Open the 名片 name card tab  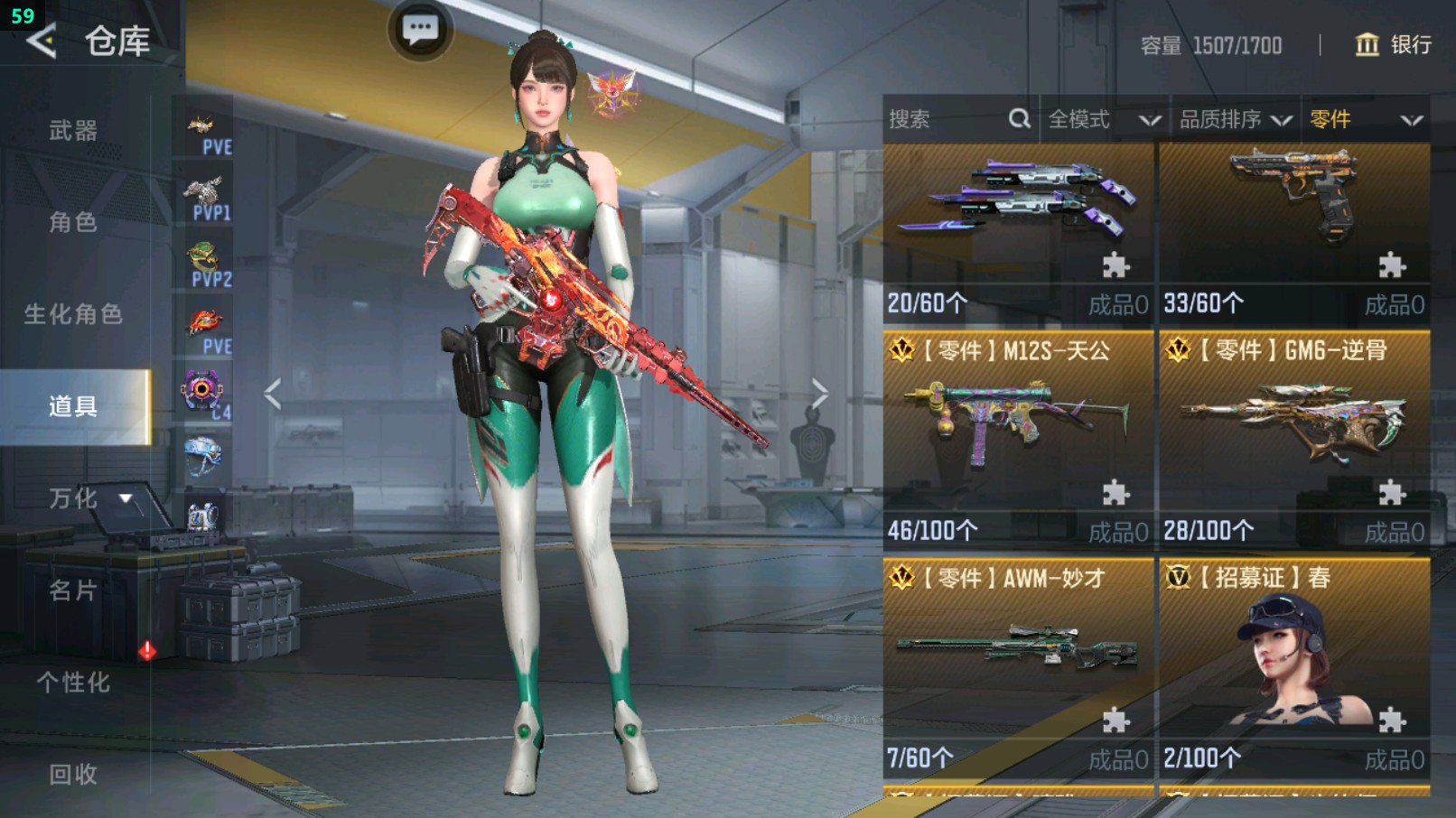point(73,590)
